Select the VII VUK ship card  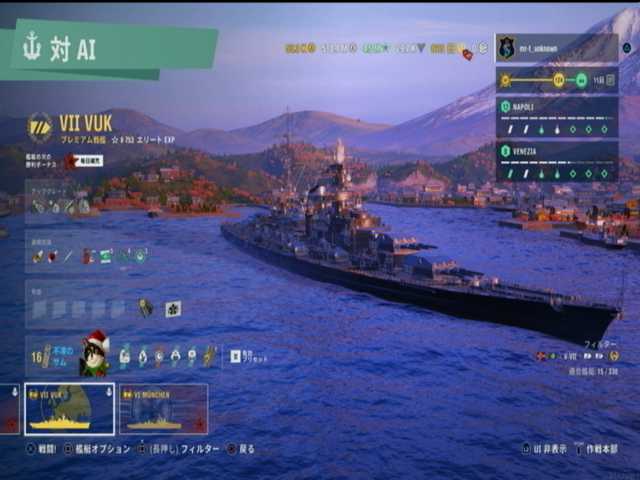70,408
